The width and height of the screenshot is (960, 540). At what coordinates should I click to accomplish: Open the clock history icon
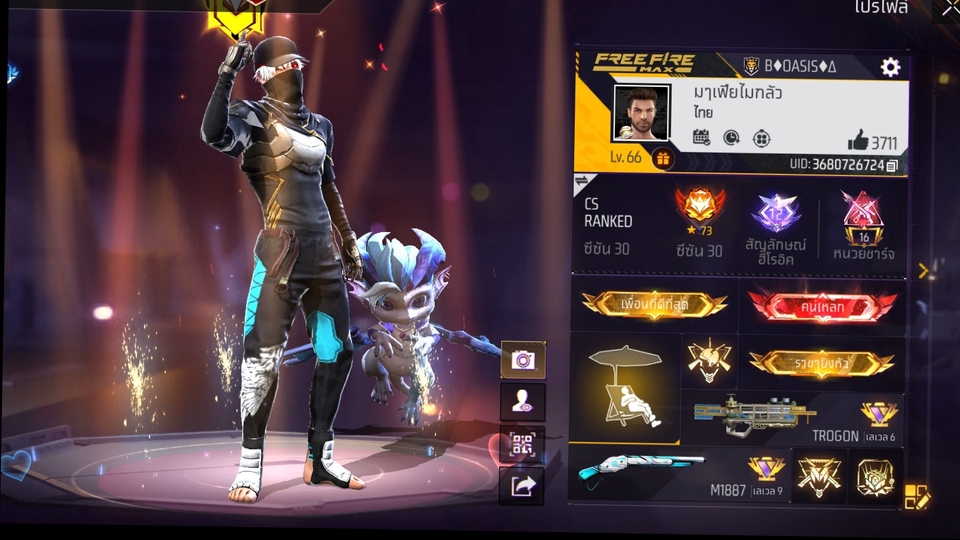click(x=731, y=137)
